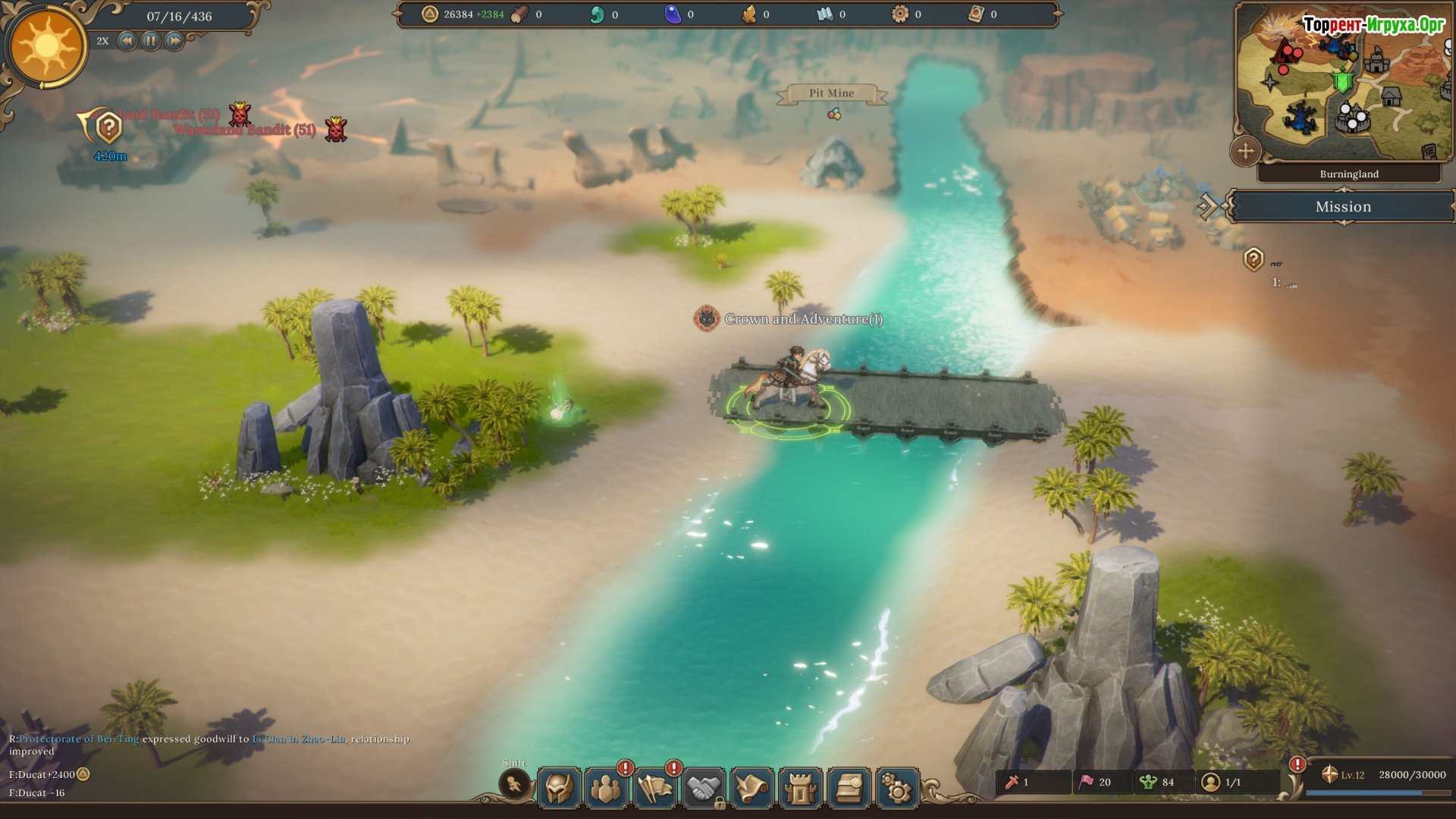Pause the game time
This screenshot has width=1456, height=819.
(151, 41)
